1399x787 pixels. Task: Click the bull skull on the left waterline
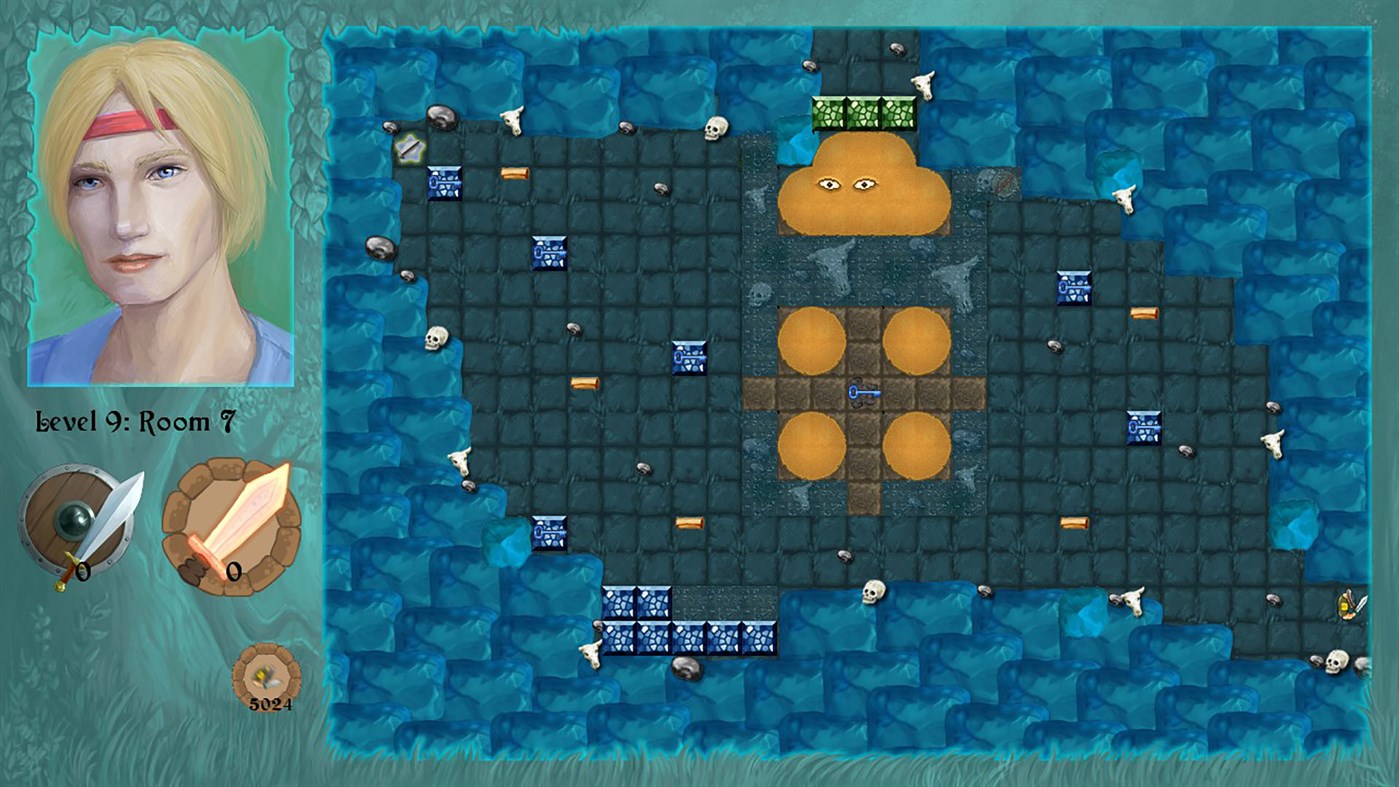460,460
